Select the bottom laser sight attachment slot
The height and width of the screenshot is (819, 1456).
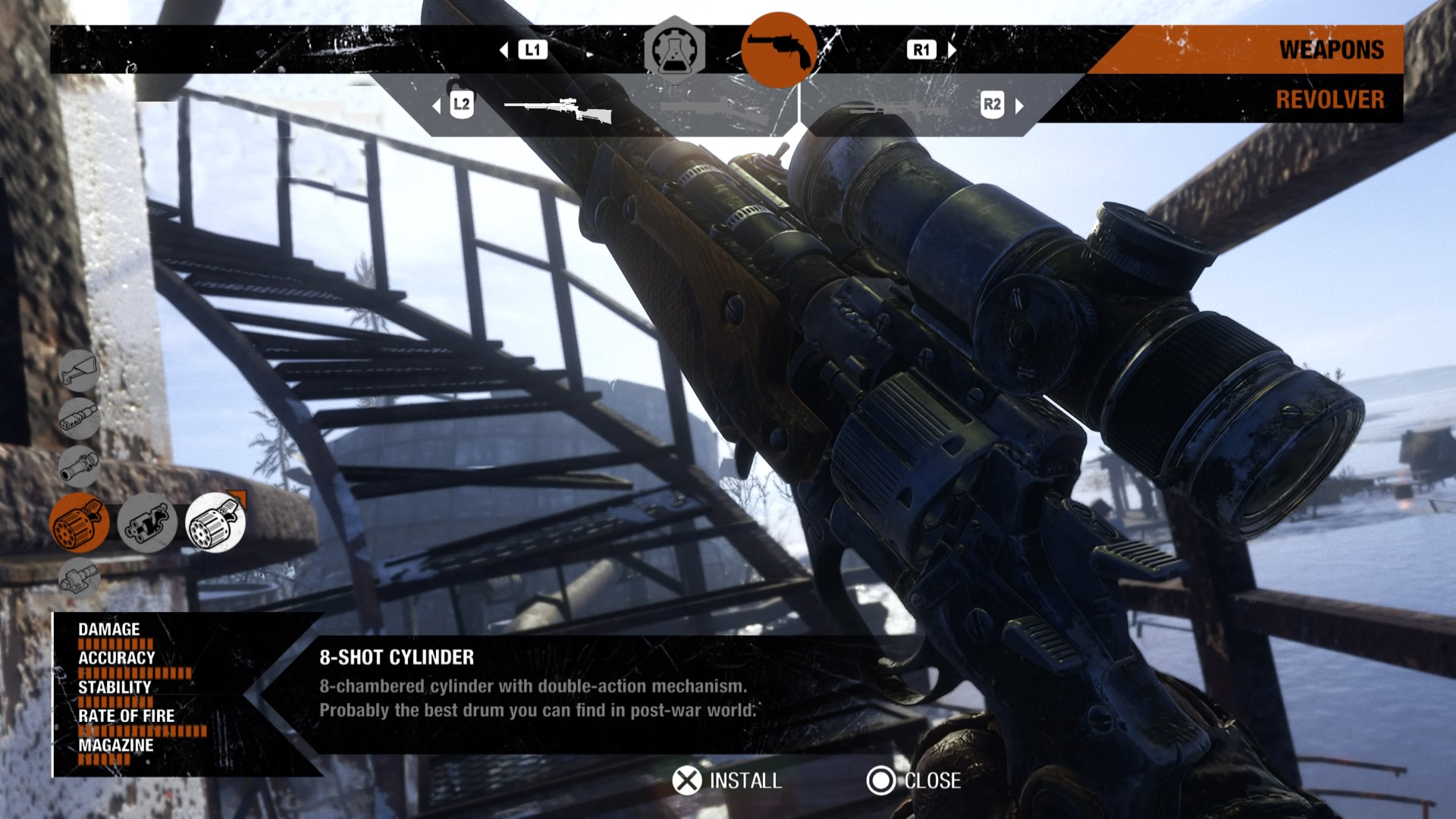point(79,579)
